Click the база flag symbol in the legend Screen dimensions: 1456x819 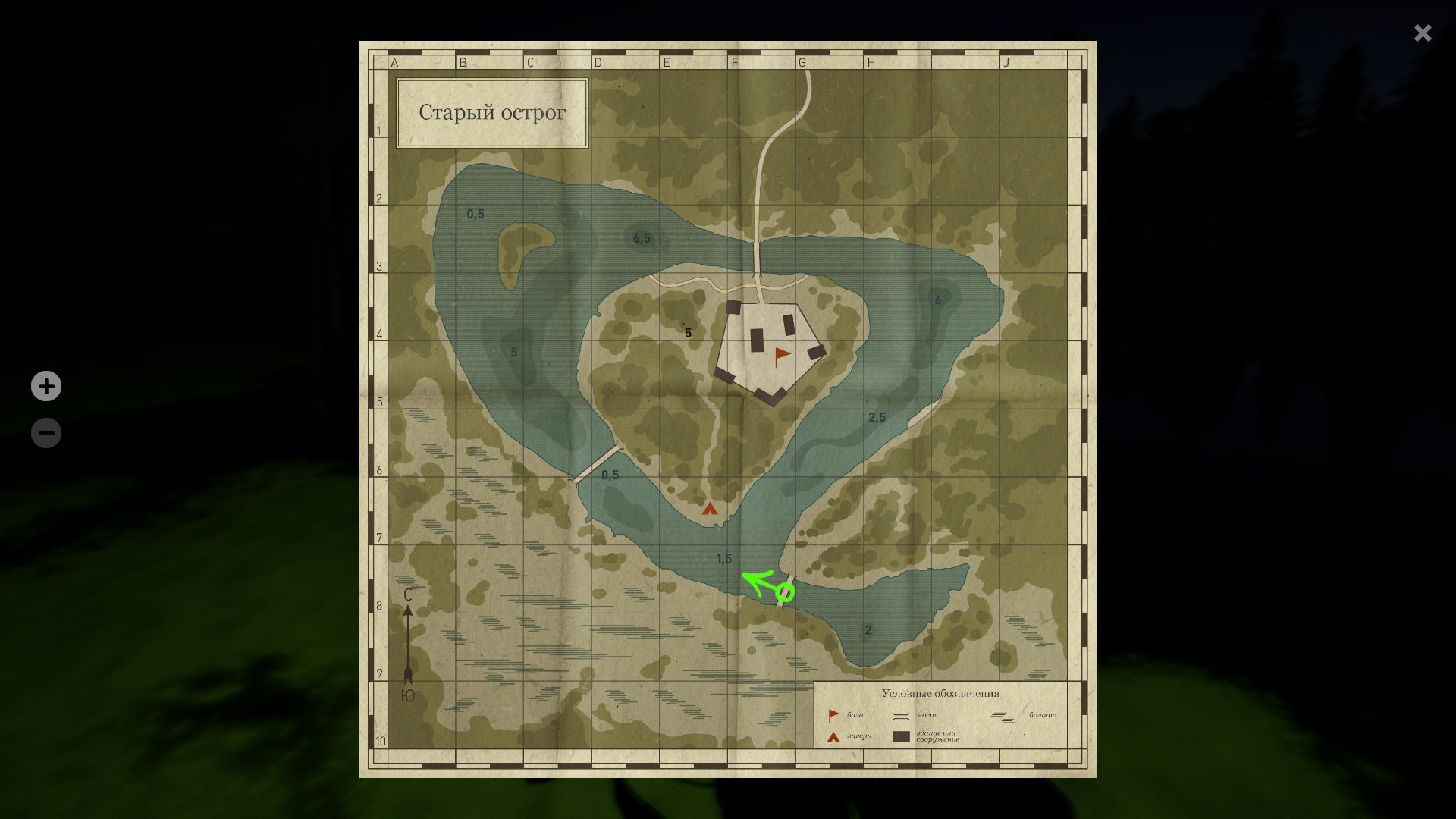pos(832,713)
